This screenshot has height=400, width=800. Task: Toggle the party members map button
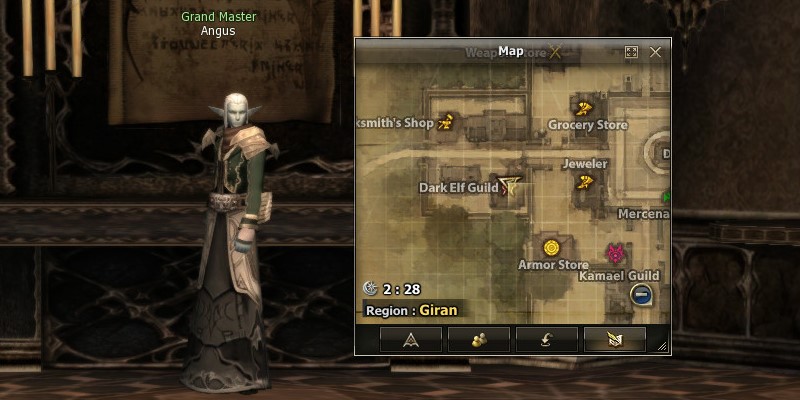tap(479, 339)
